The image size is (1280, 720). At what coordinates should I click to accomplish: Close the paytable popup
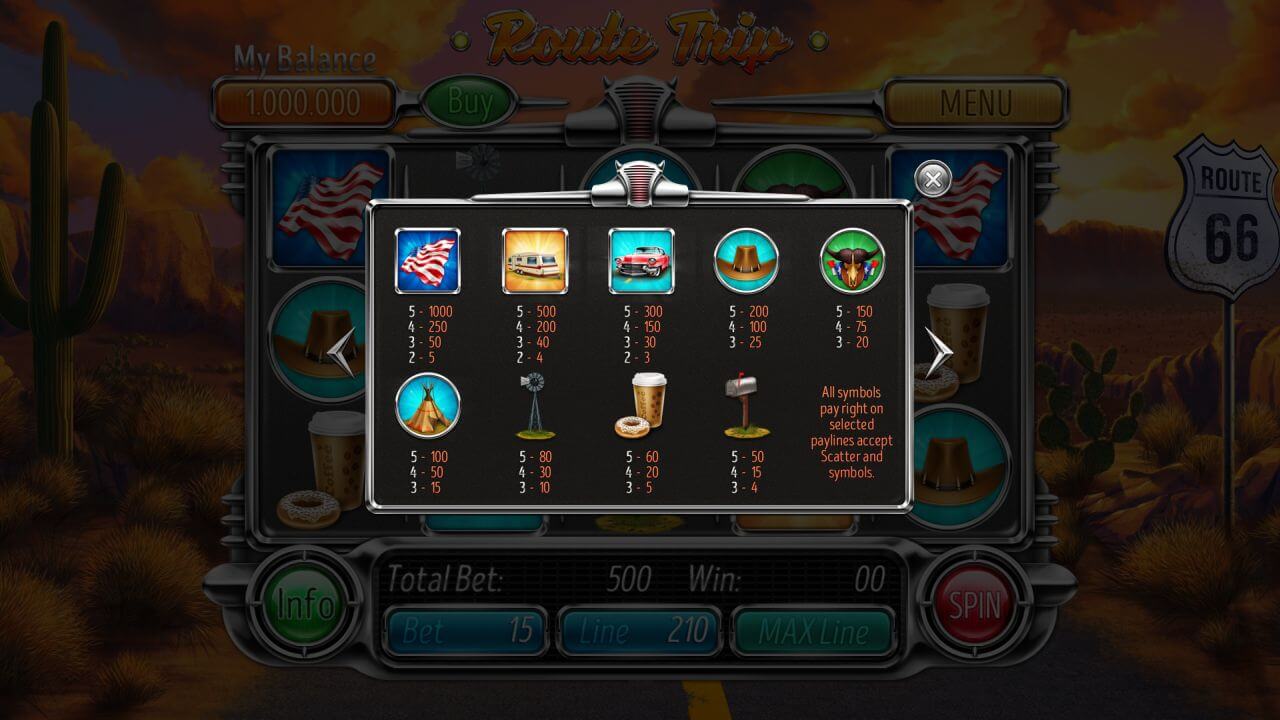point(933,180)
